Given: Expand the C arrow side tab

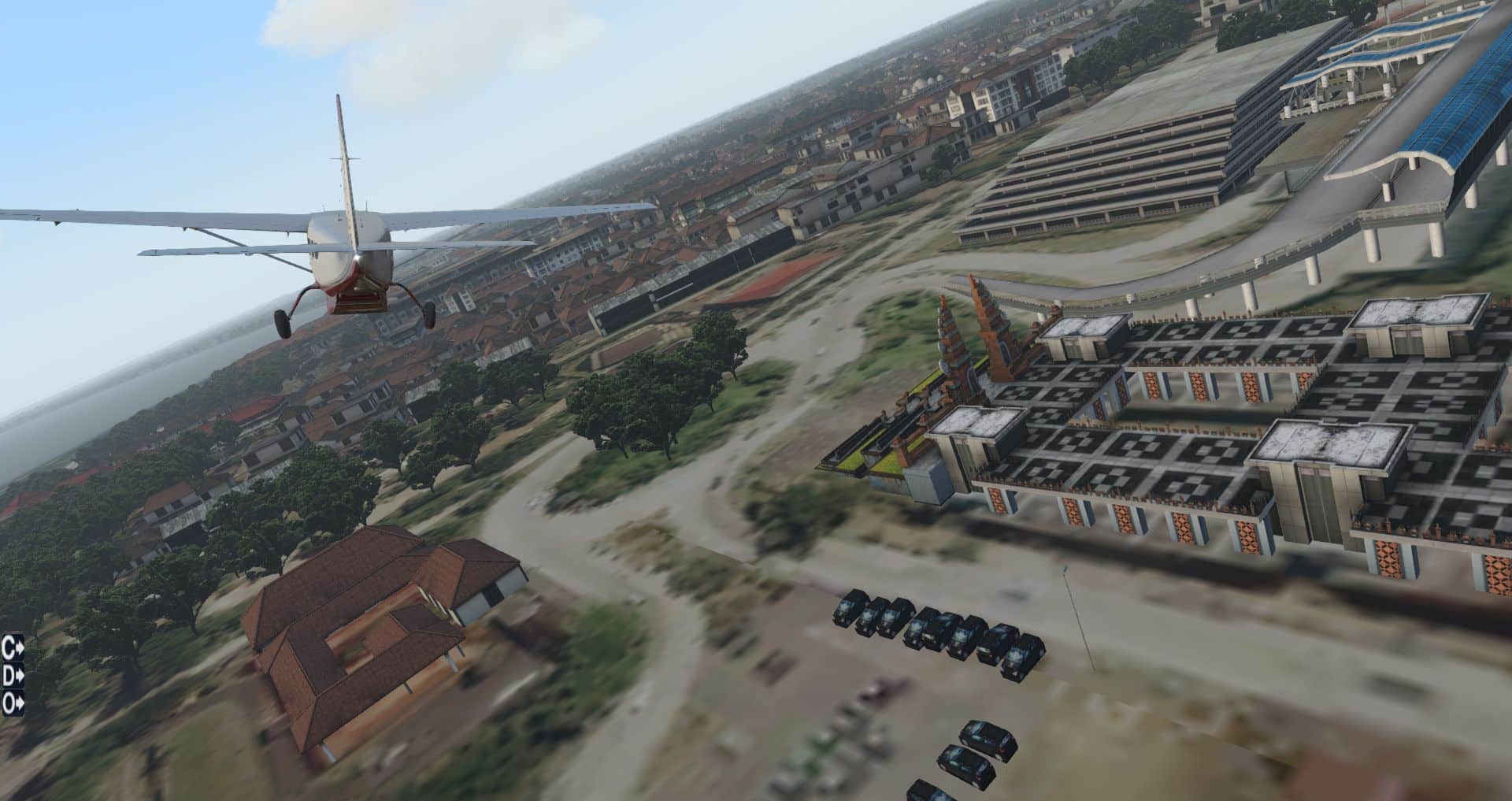Looking at the screenshot, I should pos(13,648).
